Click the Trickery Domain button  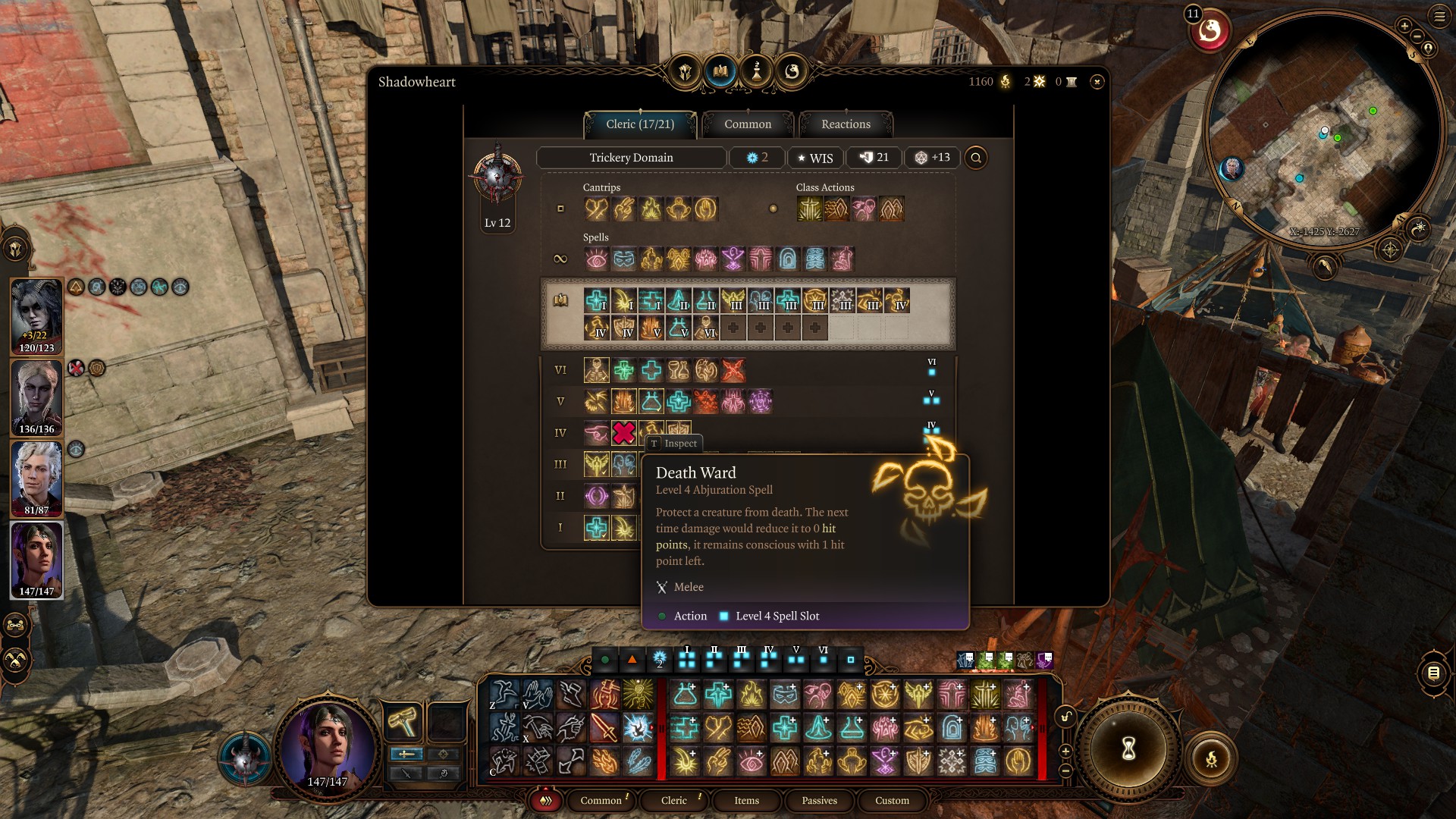click(631, 158)
